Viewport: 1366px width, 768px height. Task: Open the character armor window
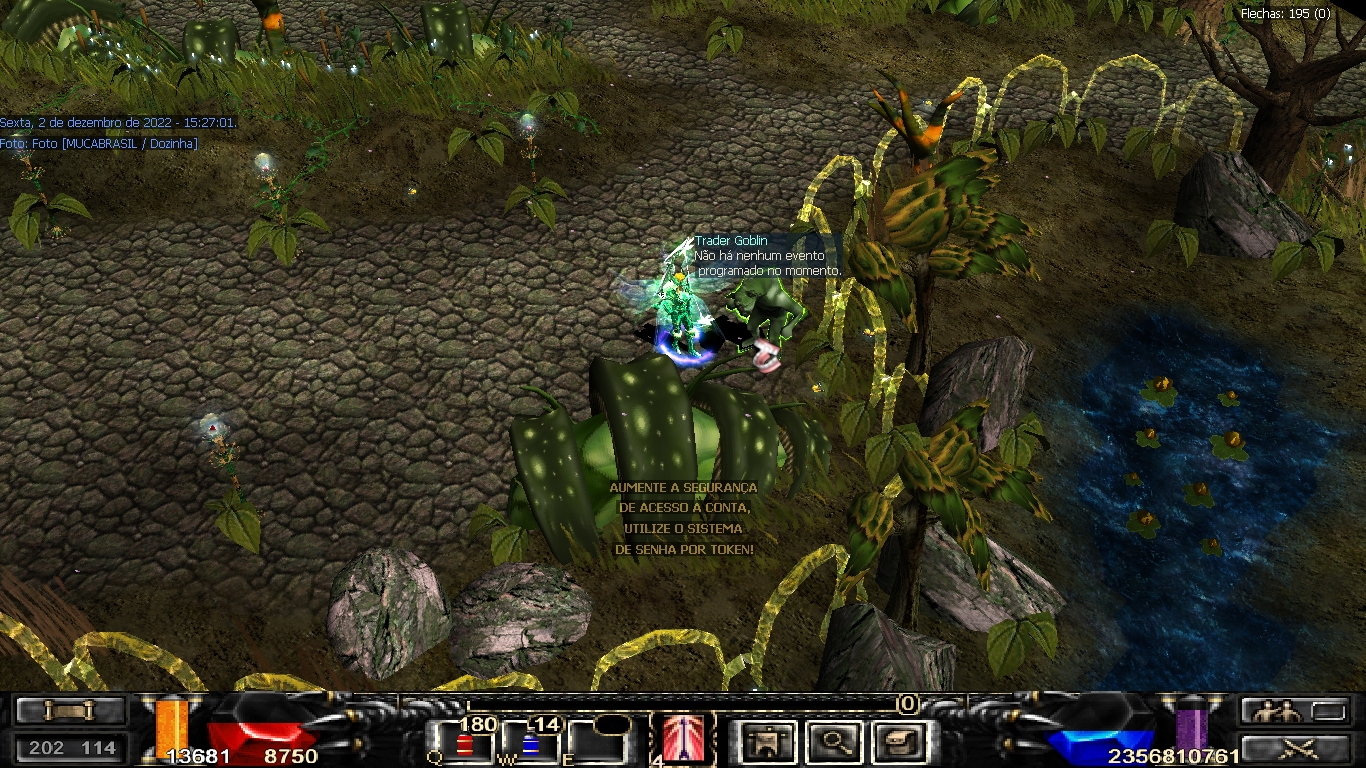pos(768,742)
